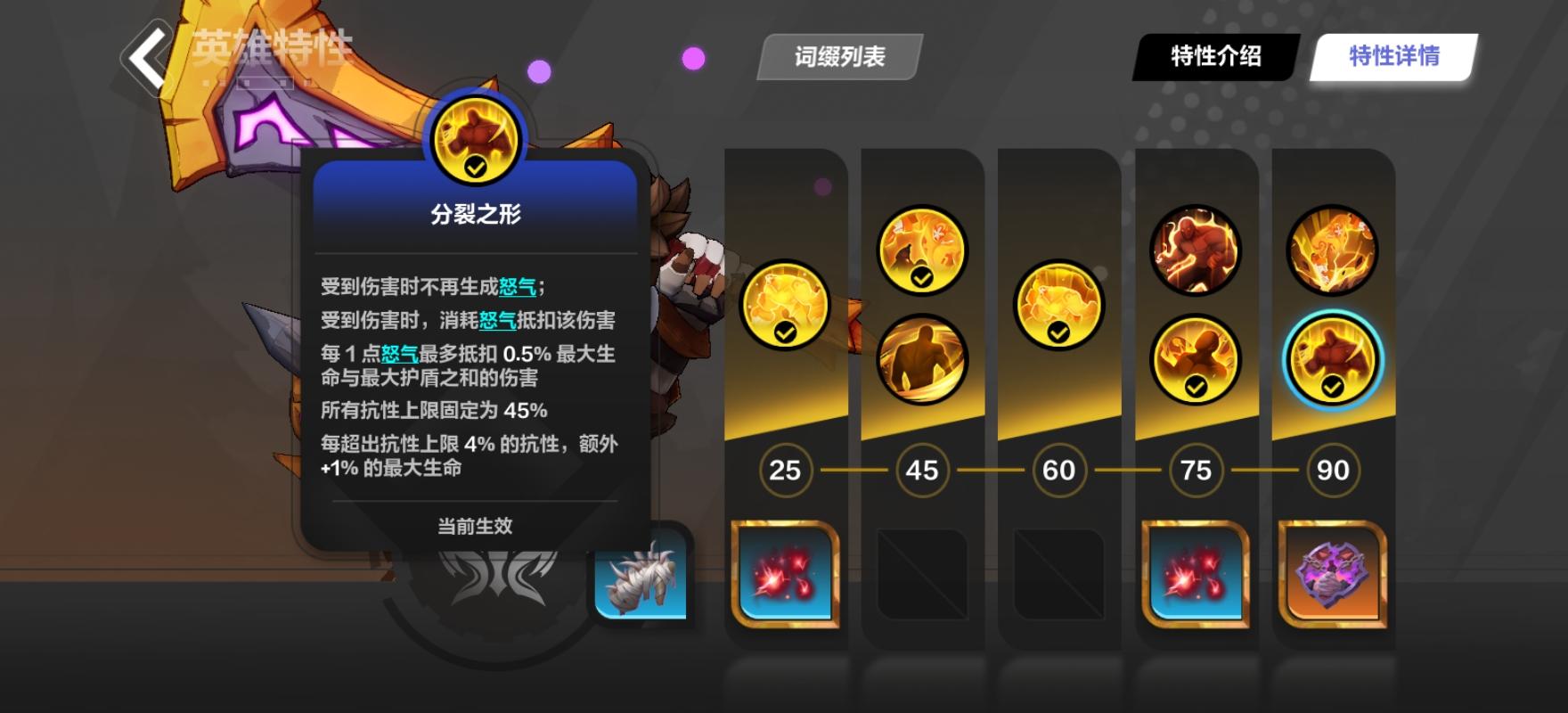Viewport: 1568px width, 713px height.
Task: Open the 词缀列表 panel
Action: click(836, 55)
